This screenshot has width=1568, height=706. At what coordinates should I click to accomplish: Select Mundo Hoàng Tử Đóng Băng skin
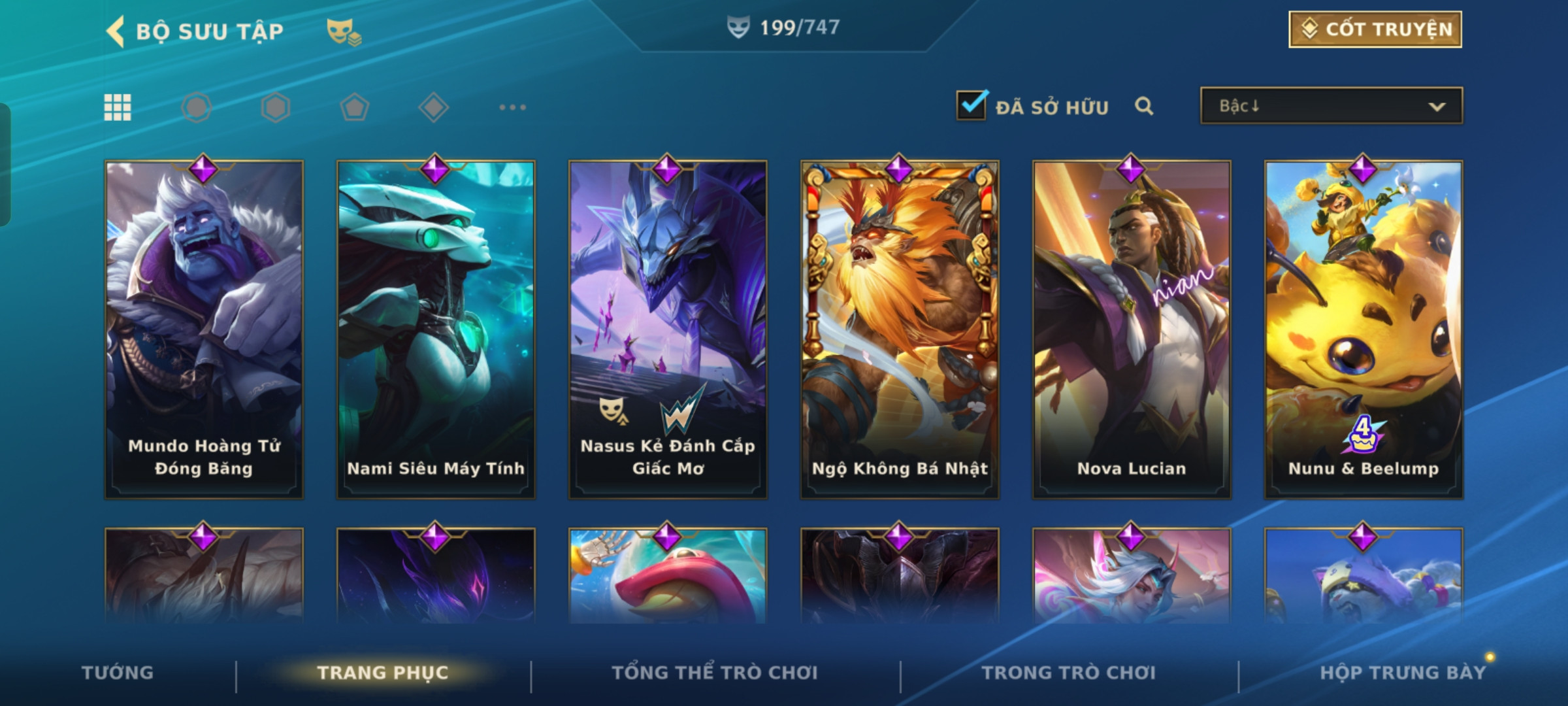(204, 330)
